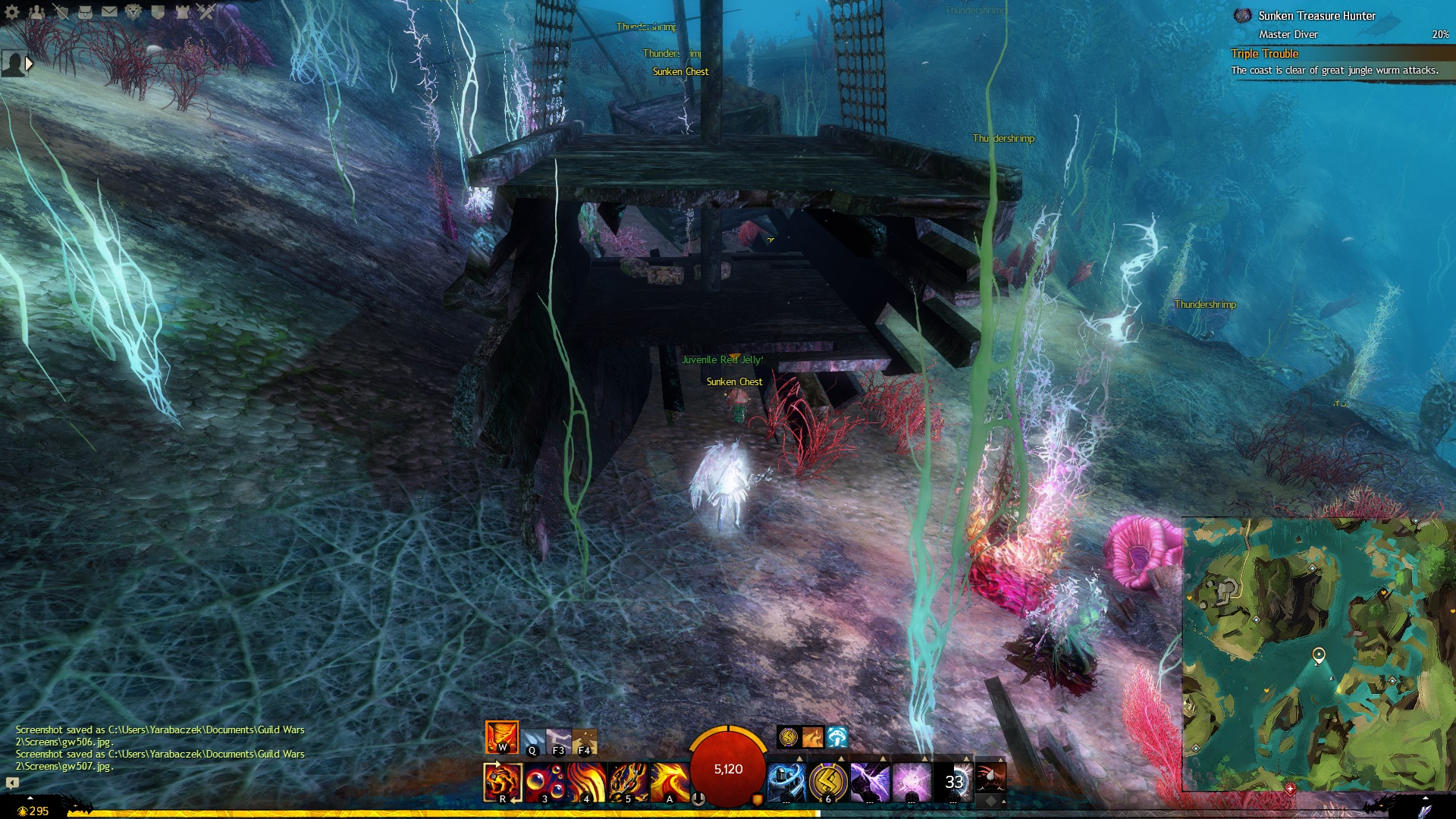Activate the golden lightning signet skill
The image size is (1456, 819).
[x=827, y=782]
